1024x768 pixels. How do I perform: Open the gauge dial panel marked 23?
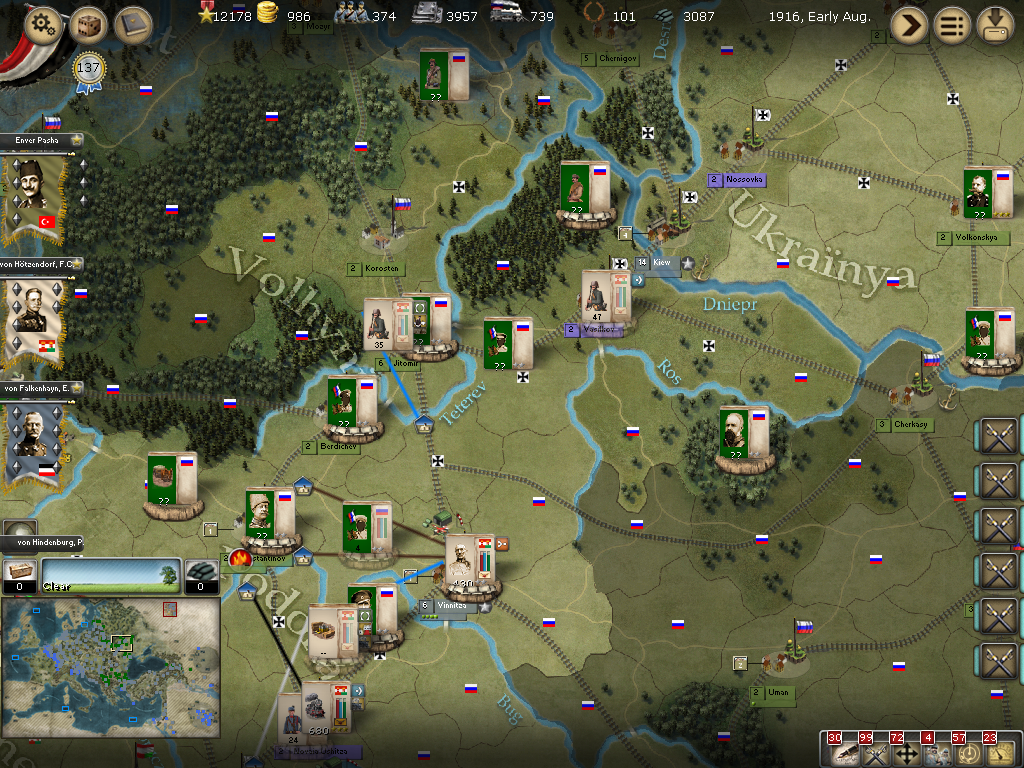(x=999, y=753)
